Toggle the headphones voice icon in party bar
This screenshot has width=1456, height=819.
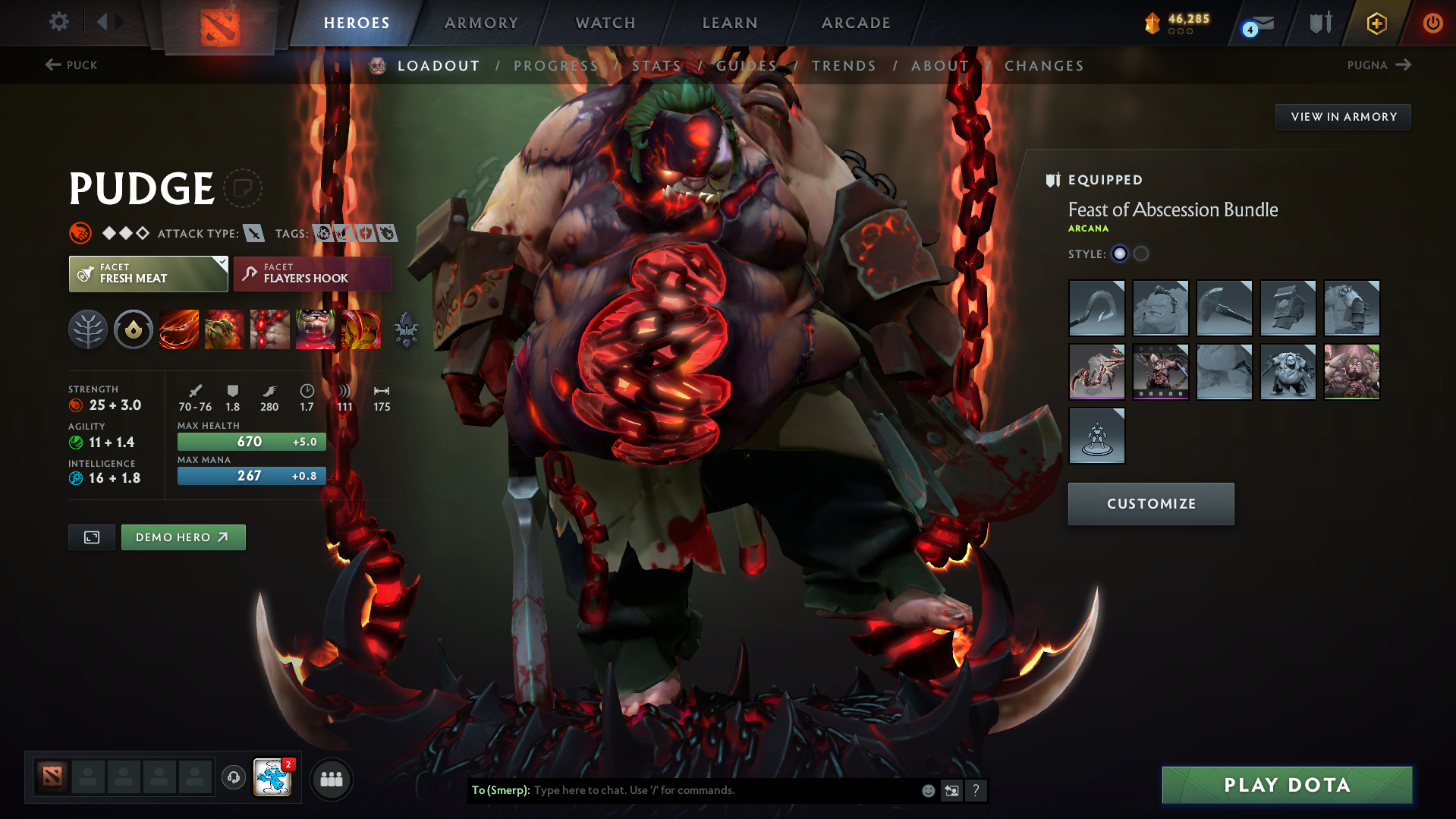pyautogui.click(x=233, y=779)
